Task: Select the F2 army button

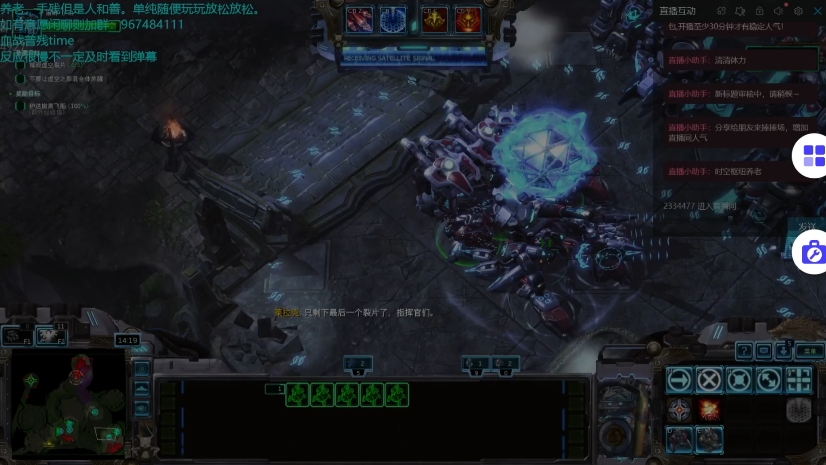Action: click(50, 336)
